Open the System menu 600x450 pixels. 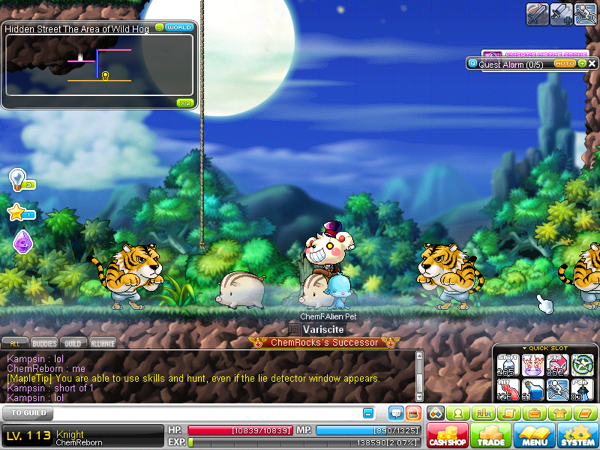578,435
